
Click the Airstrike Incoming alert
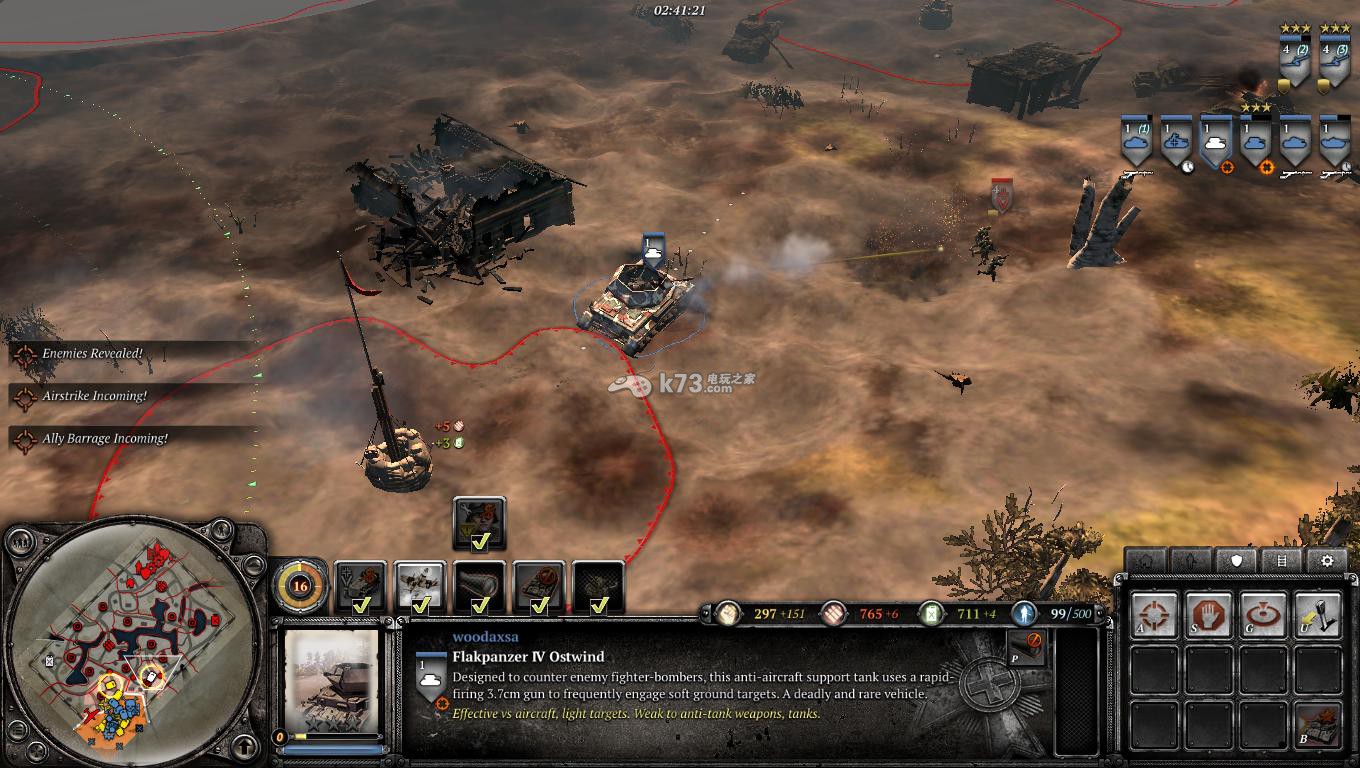[94, 396]
